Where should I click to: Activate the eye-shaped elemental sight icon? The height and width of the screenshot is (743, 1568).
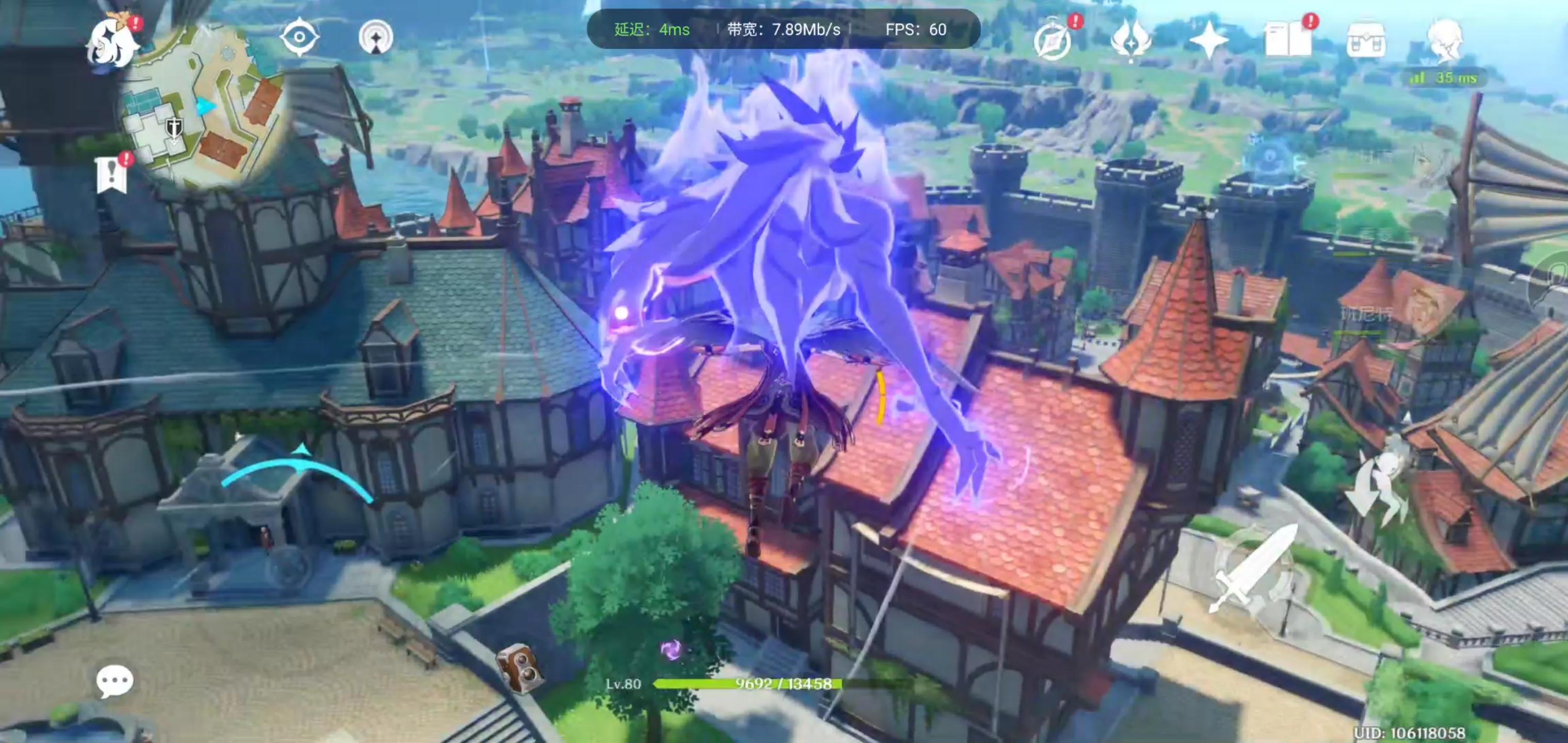pyautogui.click(x=299, y=37)
